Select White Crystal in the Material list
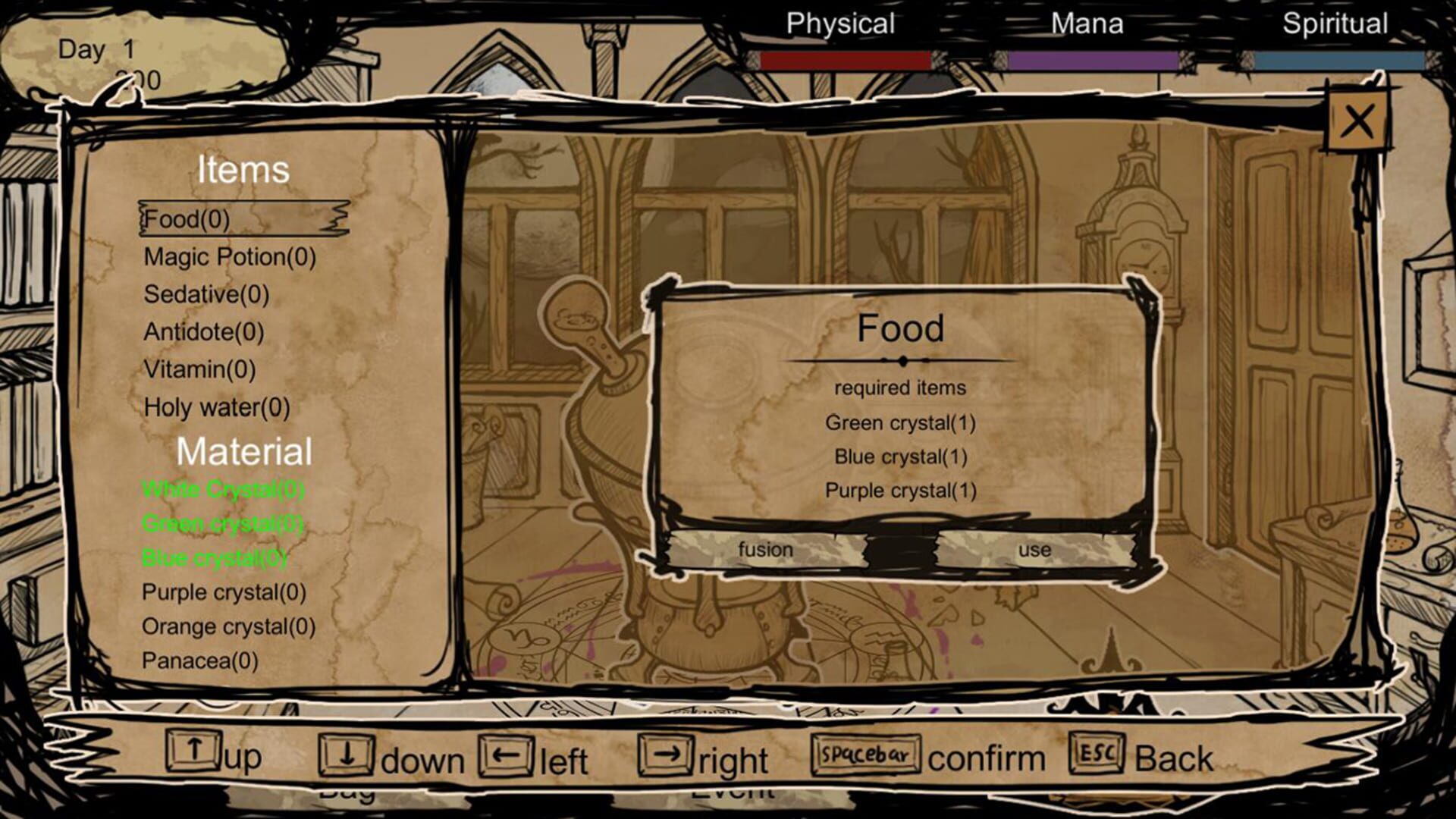1456x819 pixels. pyautogui.click(x=224, y=489)
